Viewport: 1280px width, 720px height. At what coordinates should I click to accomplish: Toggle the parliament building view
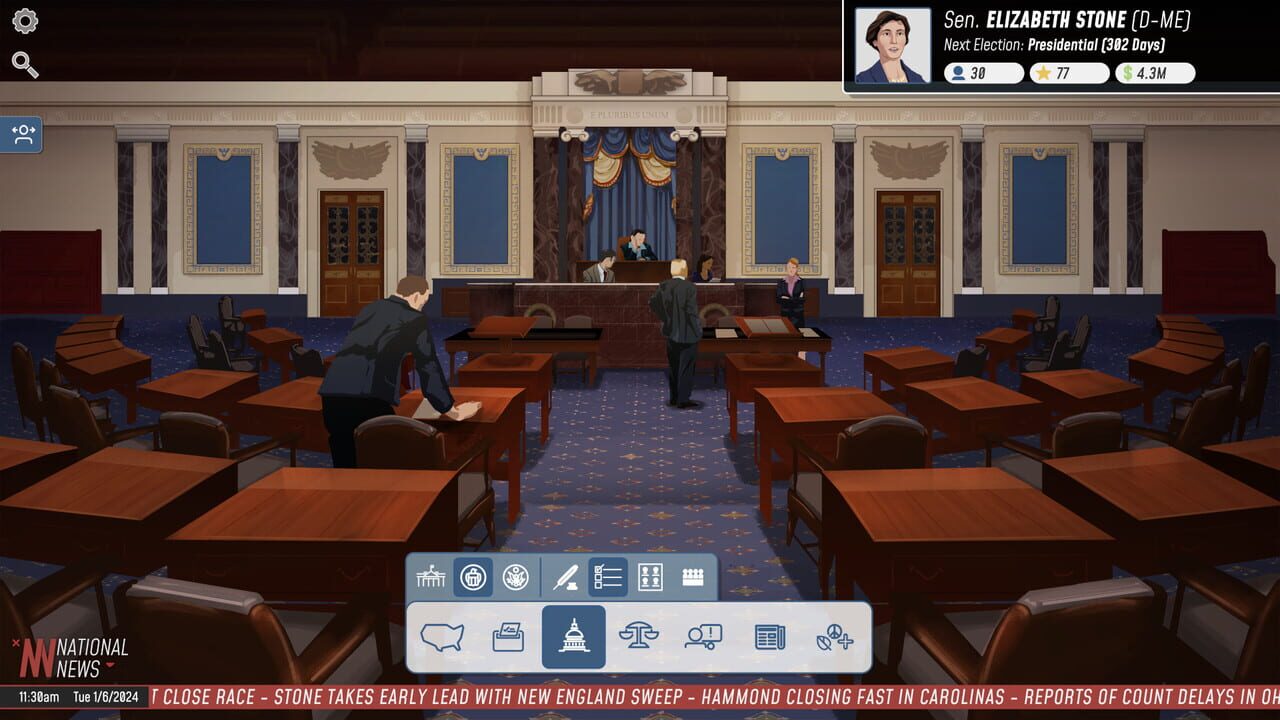(x=432, y=577)
